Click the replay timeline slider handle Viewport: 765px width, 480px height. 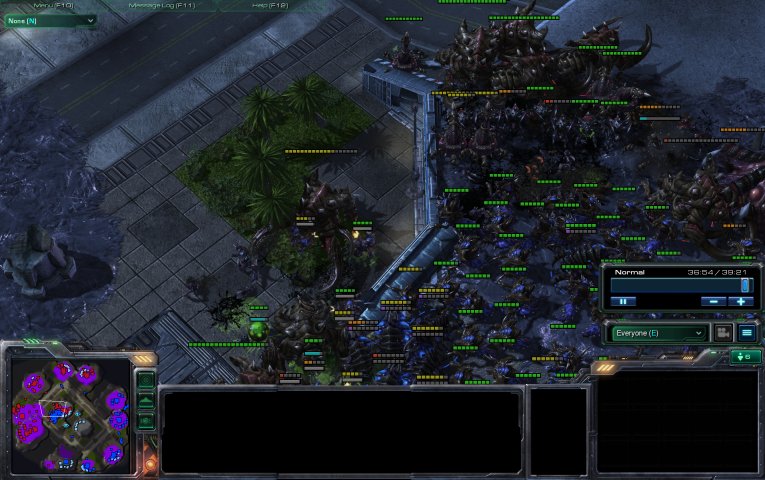coord(745,285)
